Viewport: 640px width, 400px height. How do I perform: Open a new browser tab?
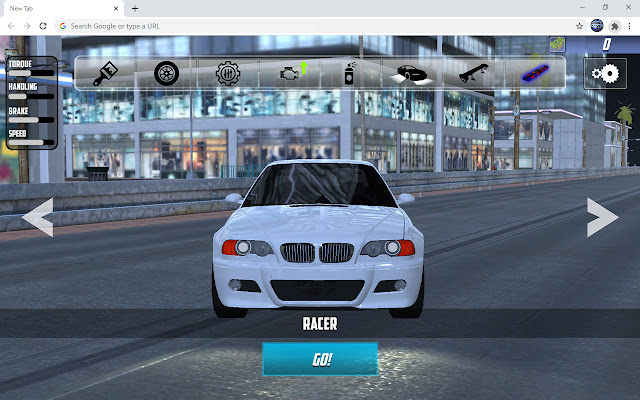(135, 7)
